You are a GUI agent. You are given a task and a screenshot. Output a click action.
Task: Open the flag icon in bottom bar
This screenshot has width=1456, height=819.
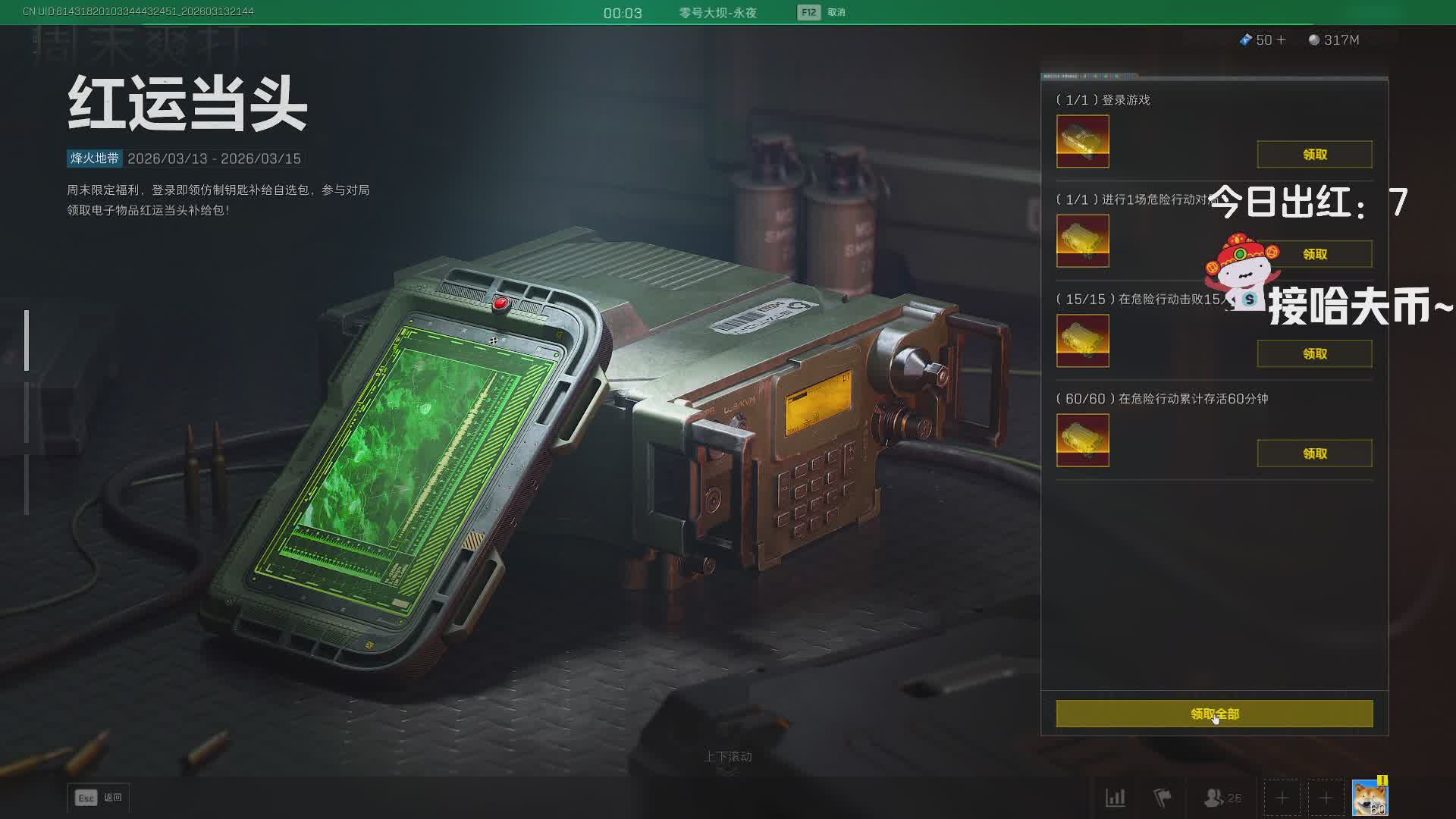tap(1162, 798)
